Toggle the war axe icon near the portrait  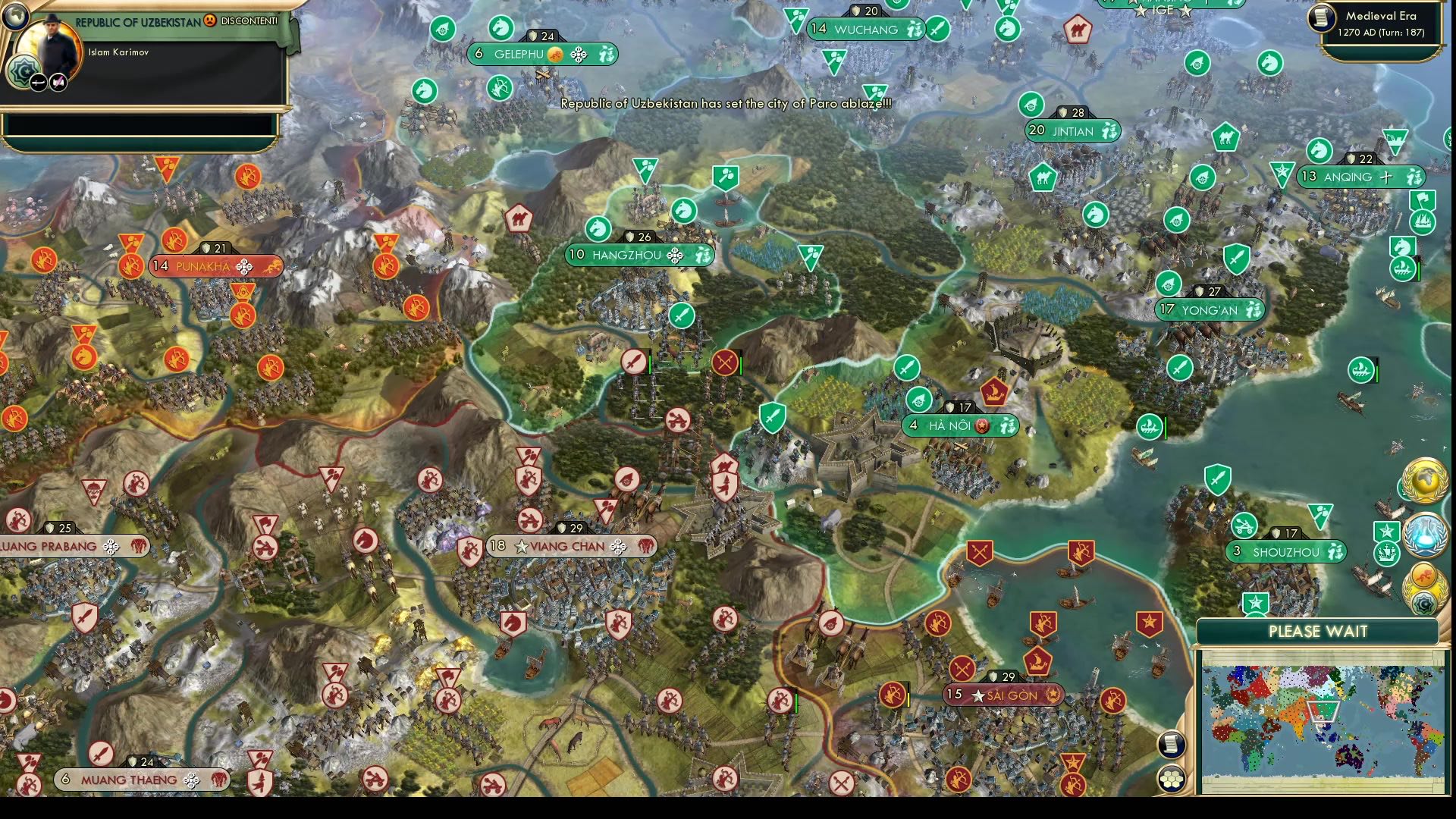coord(57,82)
